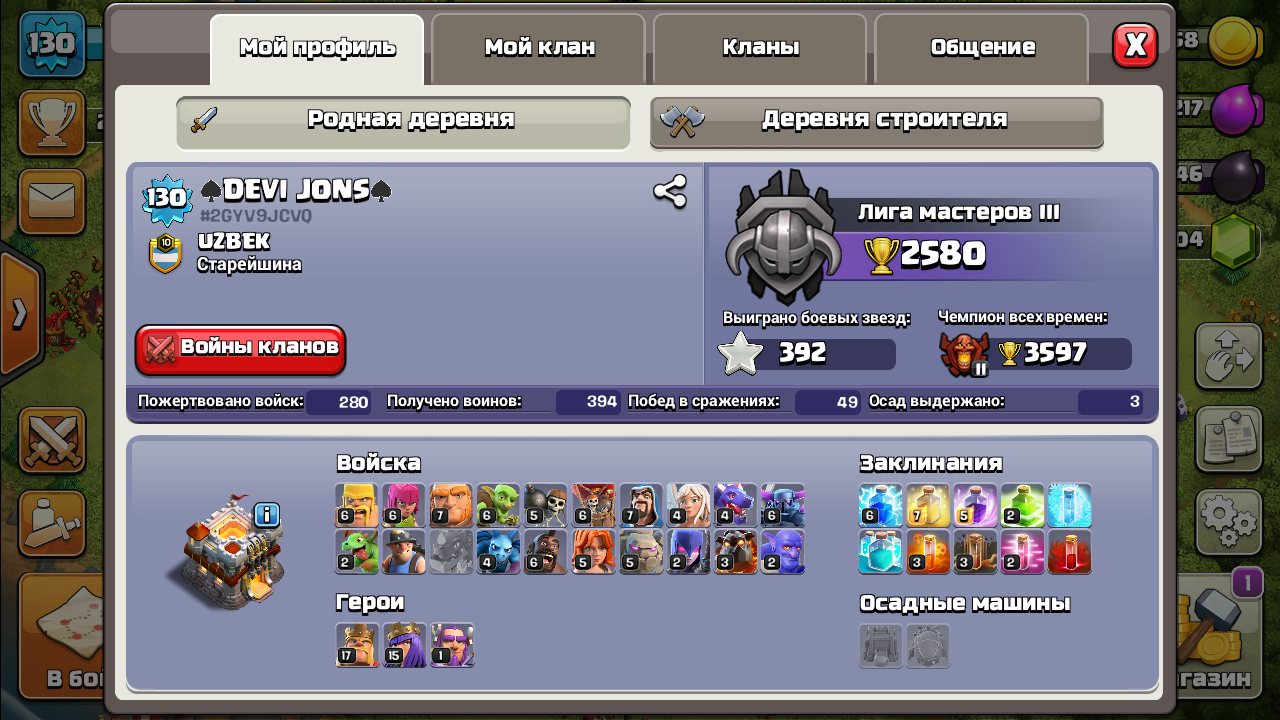Open the Кланы tab

click(x=760, y=48)
